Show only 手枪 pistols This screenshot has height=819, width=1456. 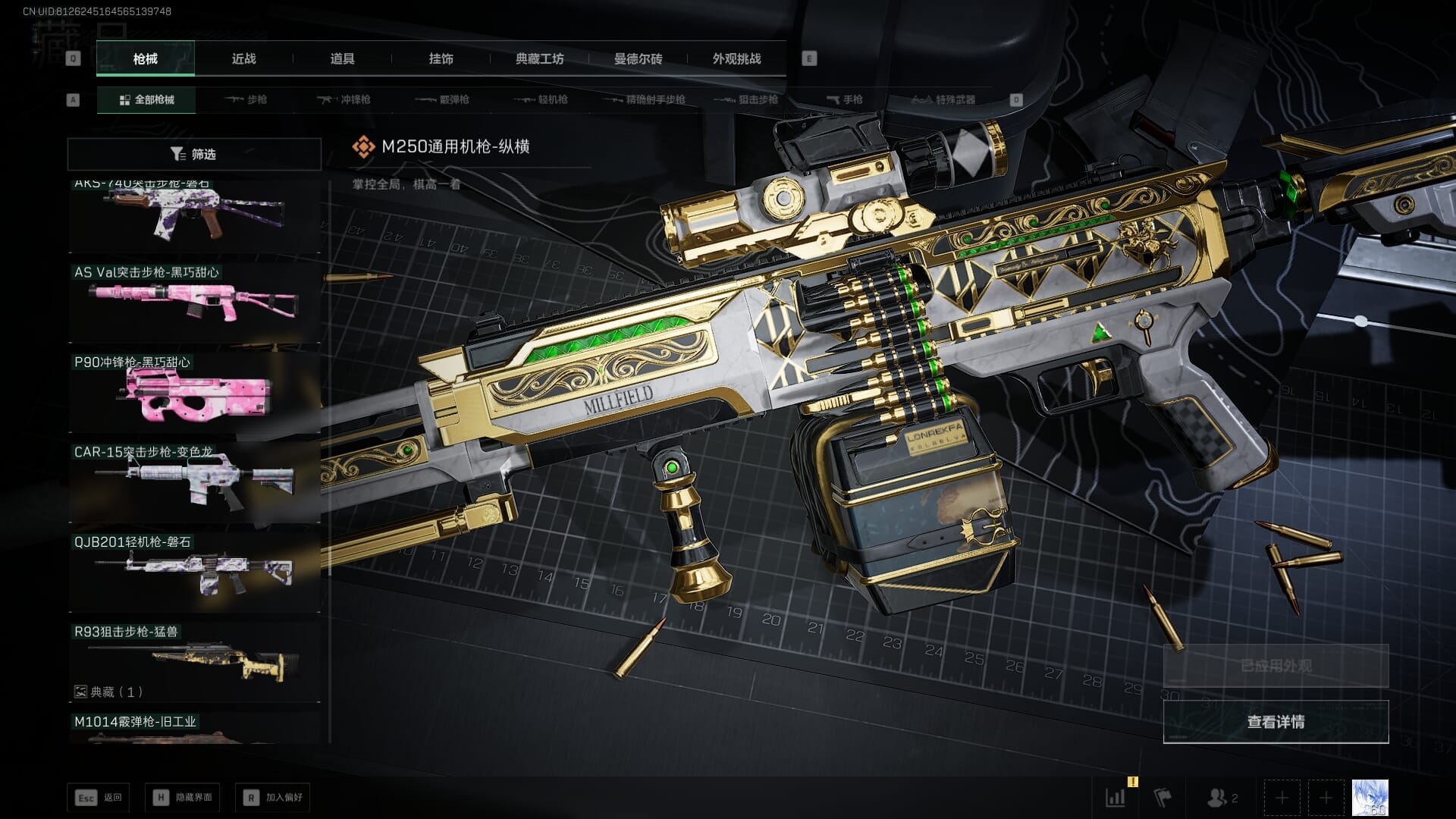point(844,99)
